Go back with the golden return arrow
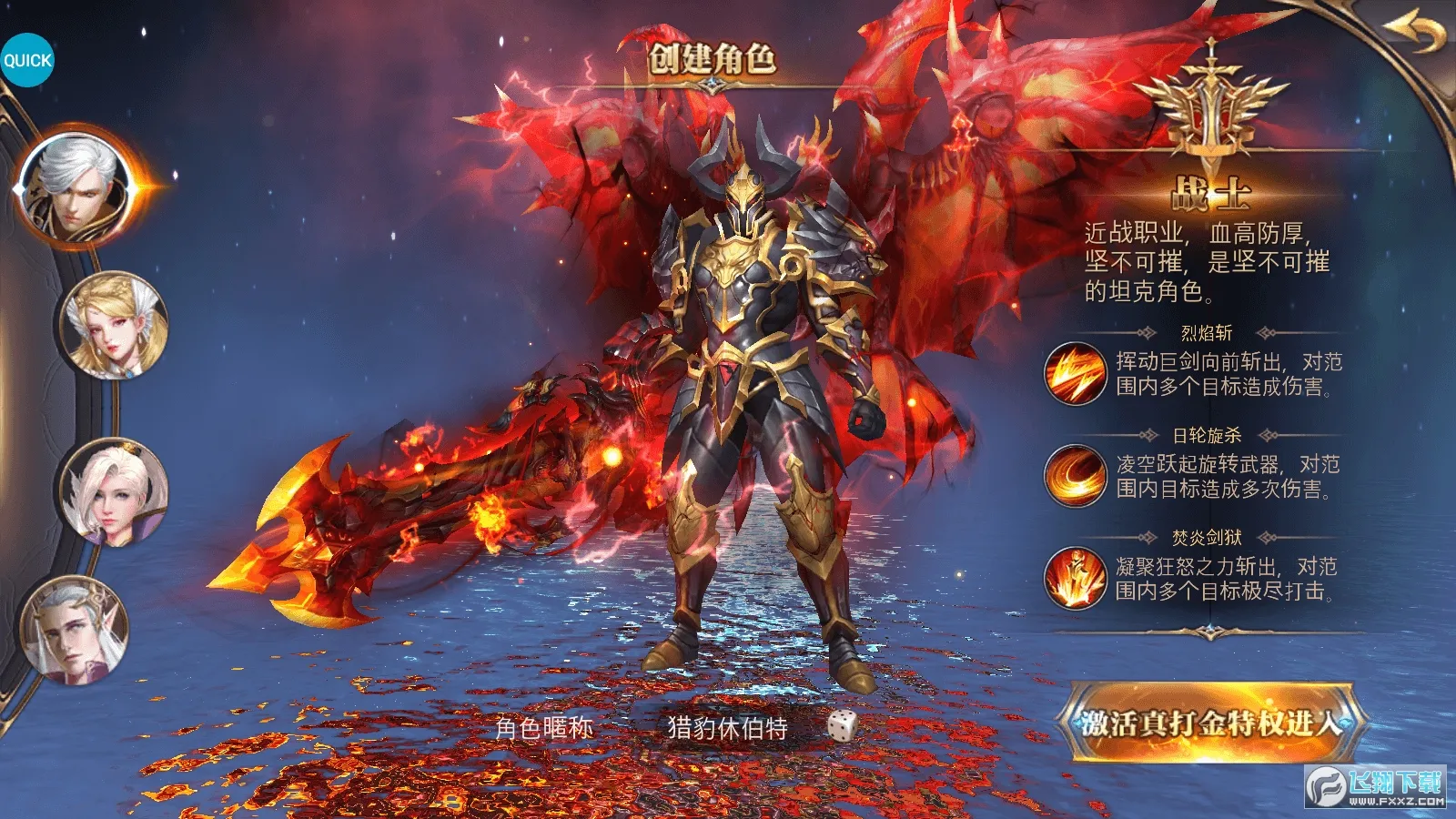The width and height of the screenshot is (1456, 819). (1416, 33)
